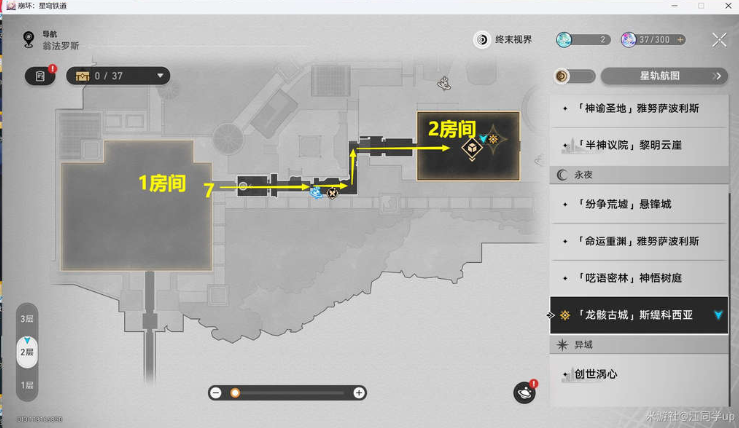This screenshot has width=739, height=428.
Task: Add Trailblaze Power with the plus button
Action: pos(681,40)
